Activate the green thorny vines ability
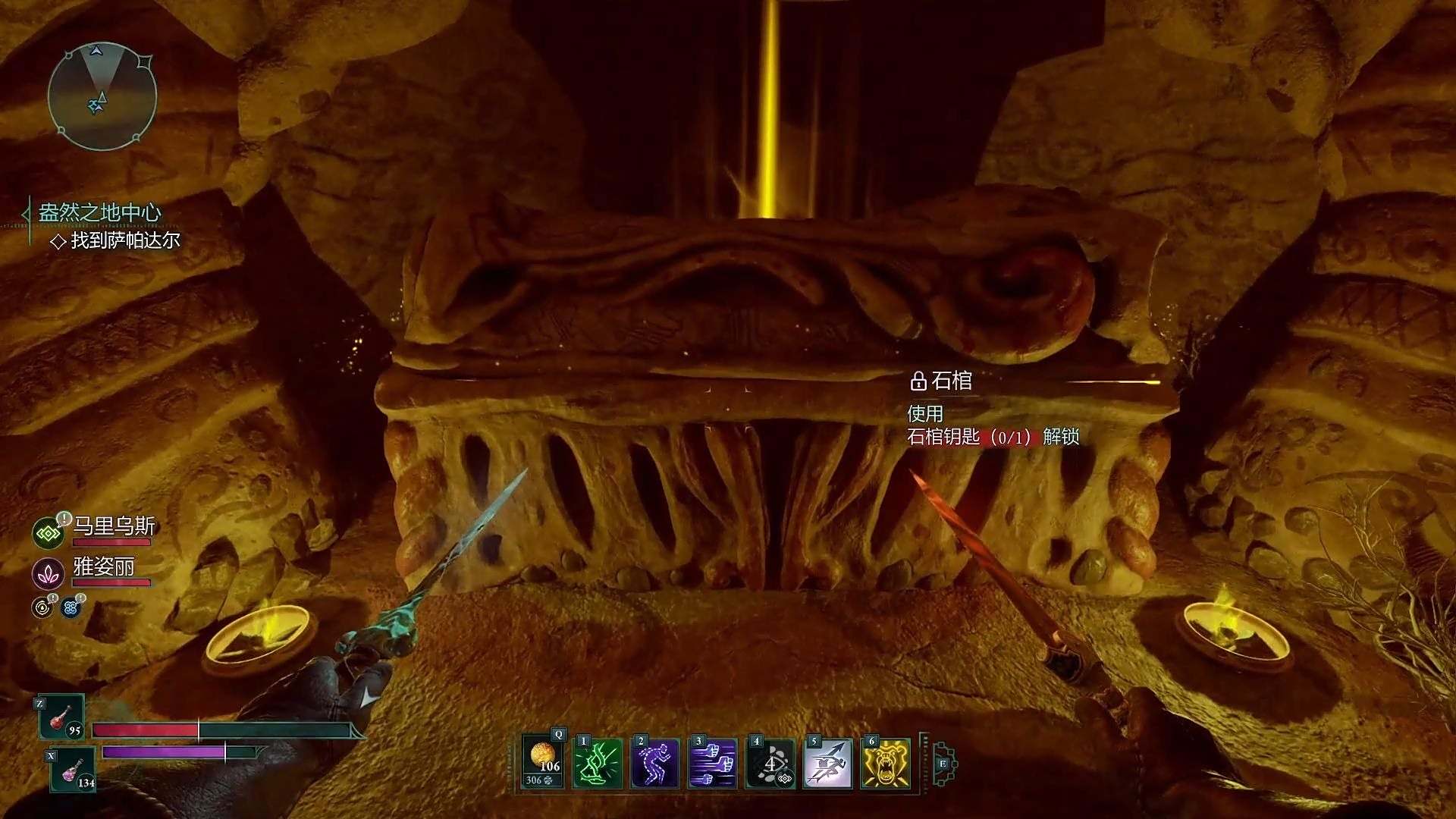 [x=598, y=763]
